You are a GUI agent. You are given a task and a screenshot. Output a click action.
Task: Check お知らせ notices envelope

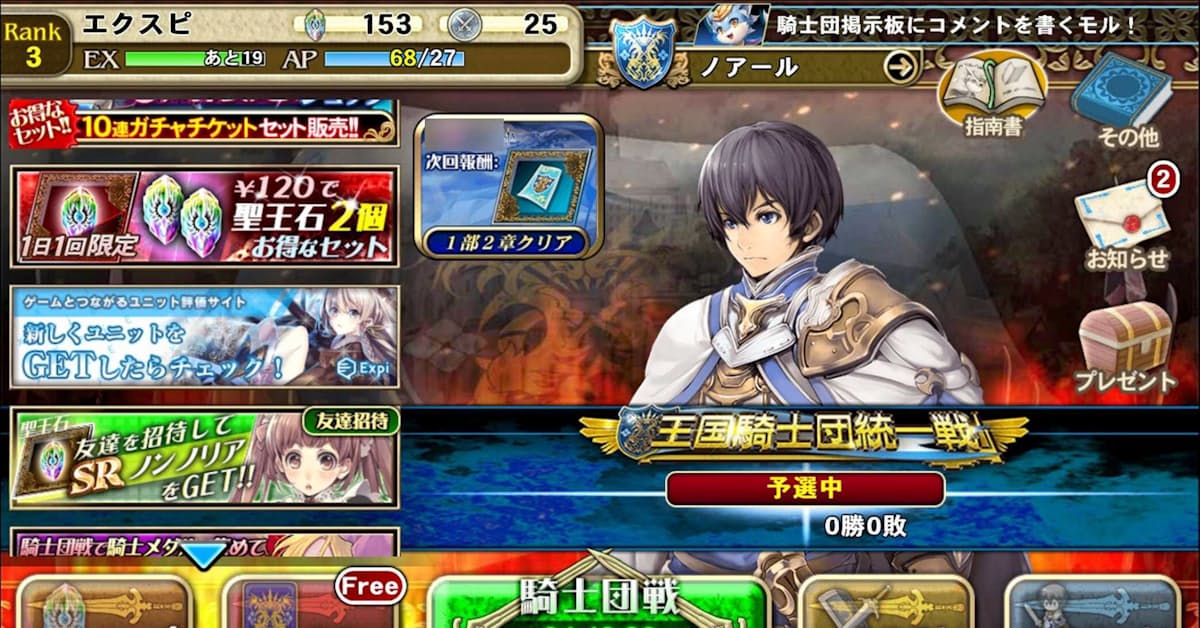coord(1126,225)
